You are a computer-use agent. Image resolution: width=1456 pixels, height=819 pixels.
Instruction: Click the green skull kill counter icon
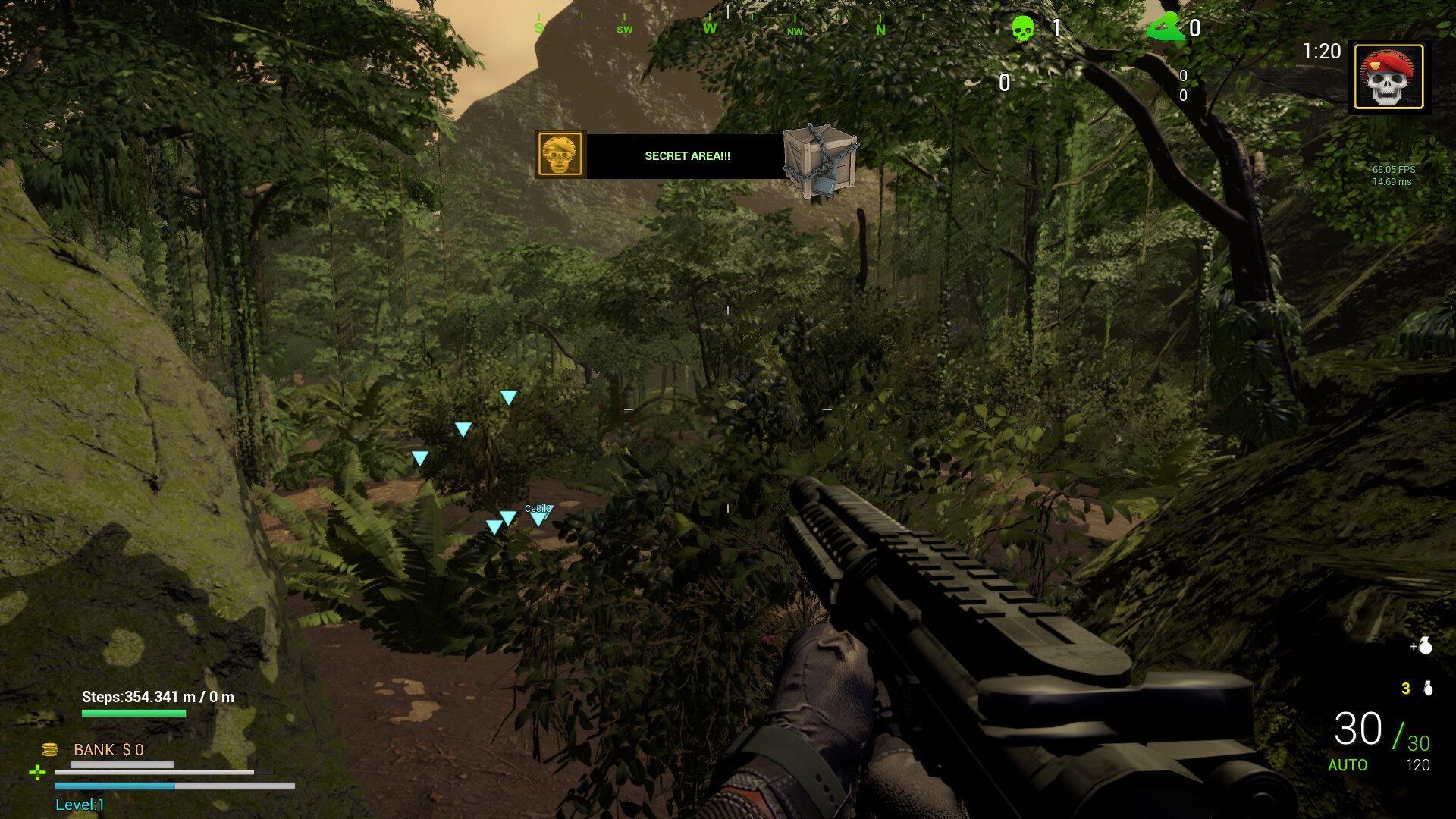tap(1023, 29)
